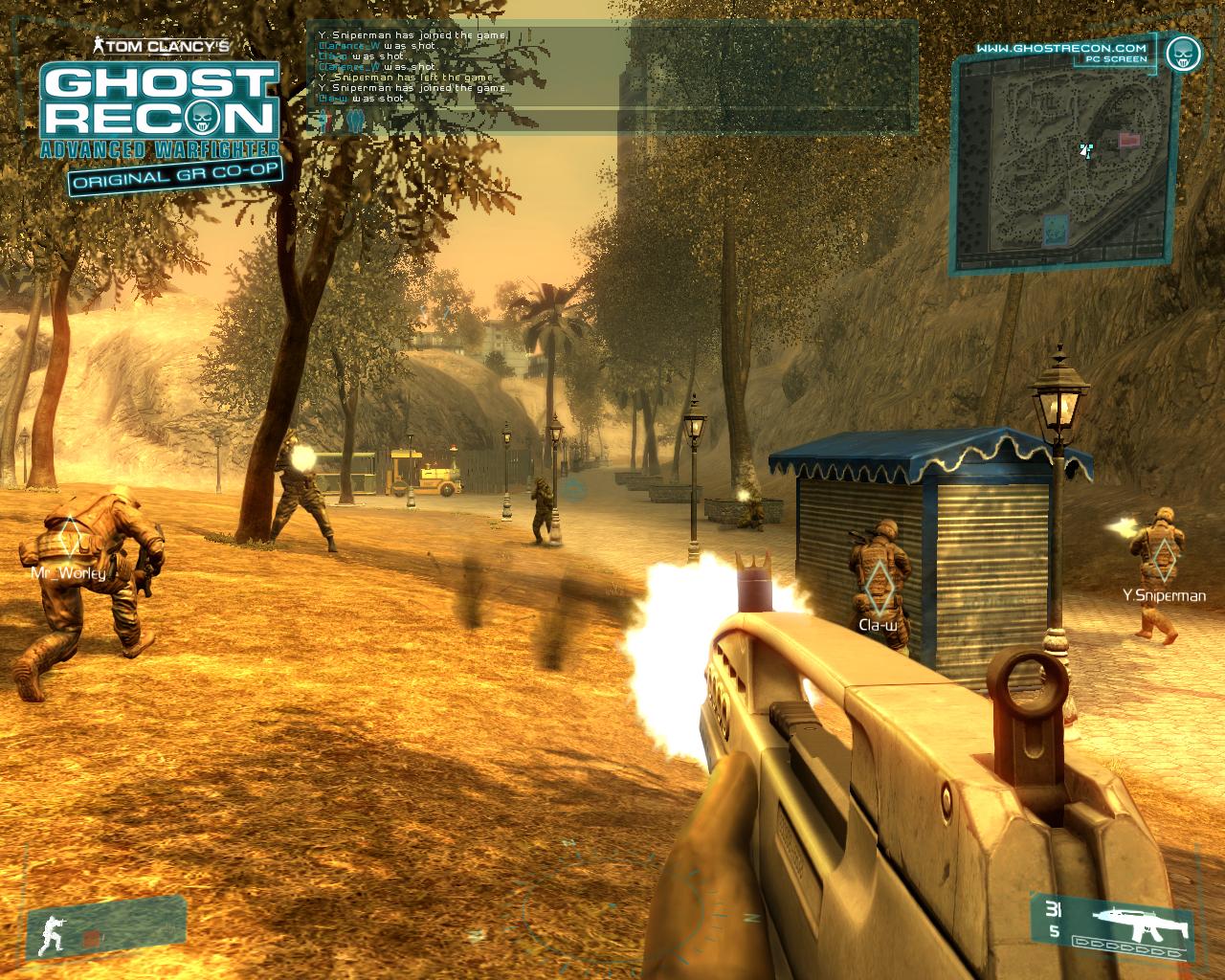This screenshot has height=980, width=1225.
Task: Click the blue zone marker on minimap
Action: [1056, 228]
